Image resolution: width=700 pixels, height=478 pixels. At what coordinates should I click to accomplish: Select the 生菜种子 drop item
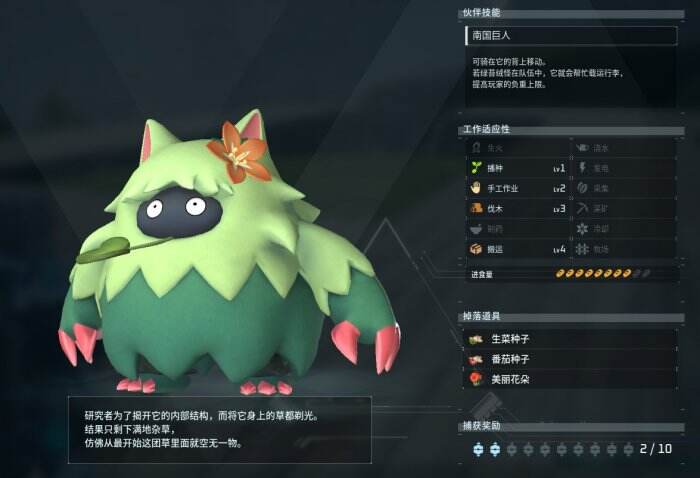tap(570, 340)
